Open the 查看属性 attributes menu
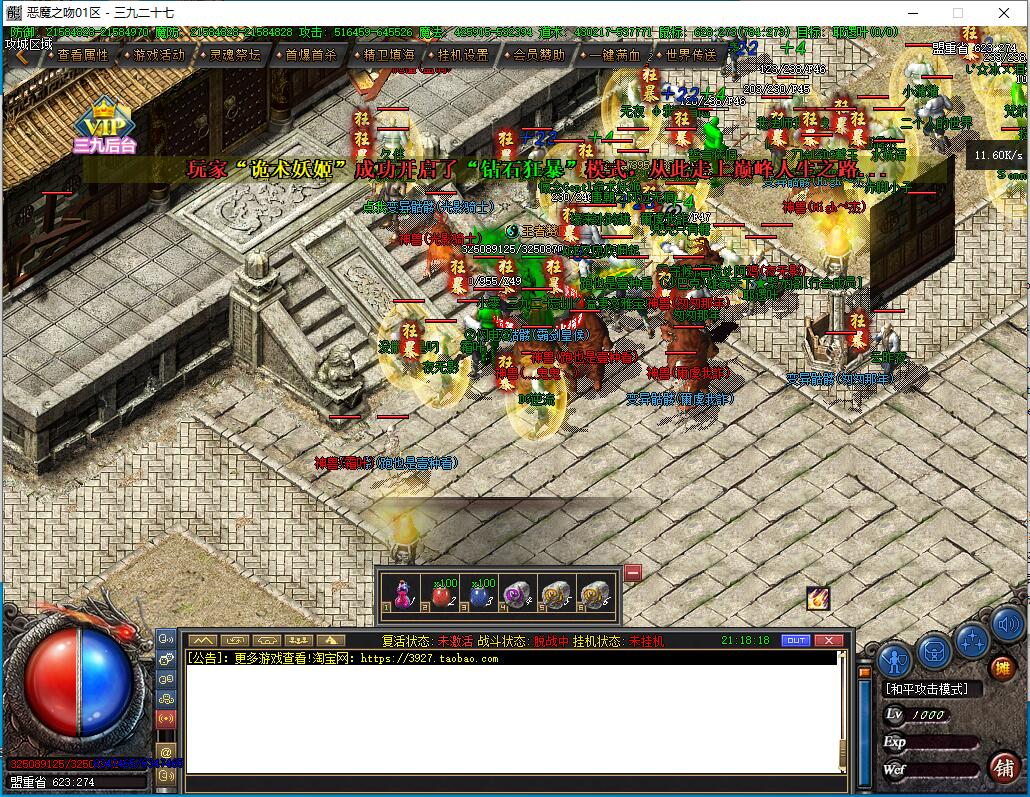 point(82,55)
